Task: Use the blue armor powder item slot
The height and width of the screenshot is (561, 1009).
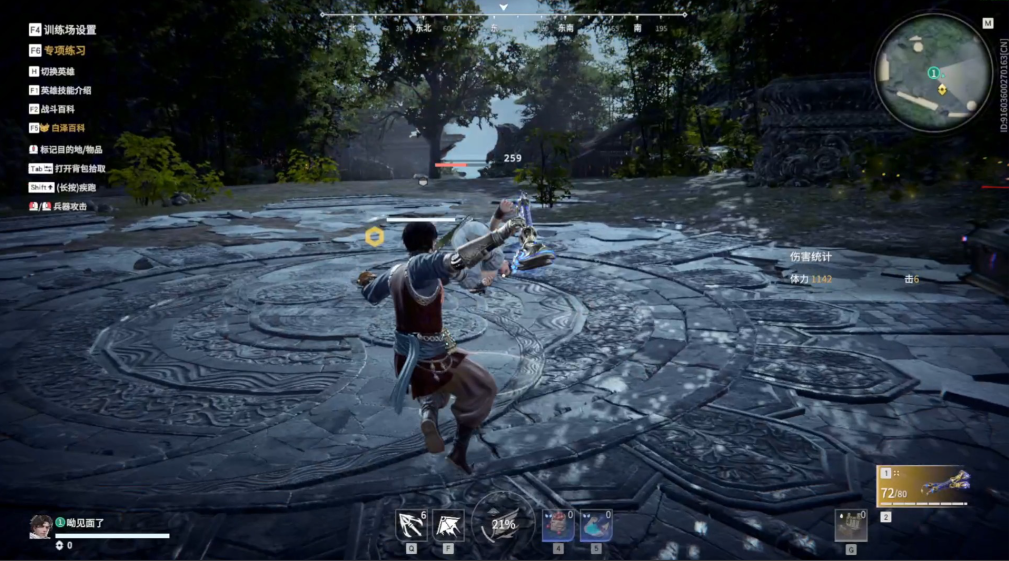Action: pyautogui.click(x=596, y=525)
